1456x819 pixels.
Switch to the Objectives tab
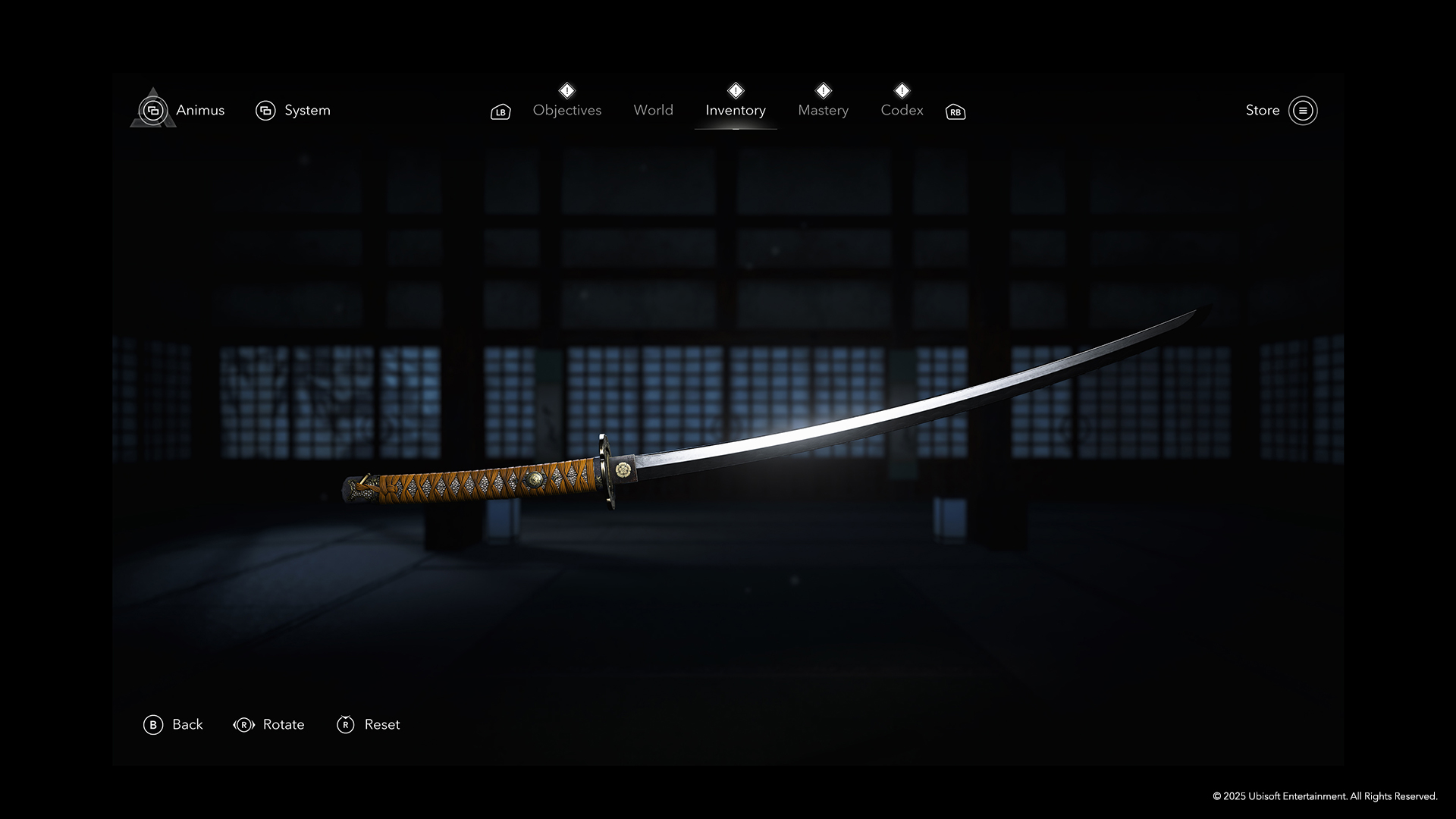click(x=566, y=111)
